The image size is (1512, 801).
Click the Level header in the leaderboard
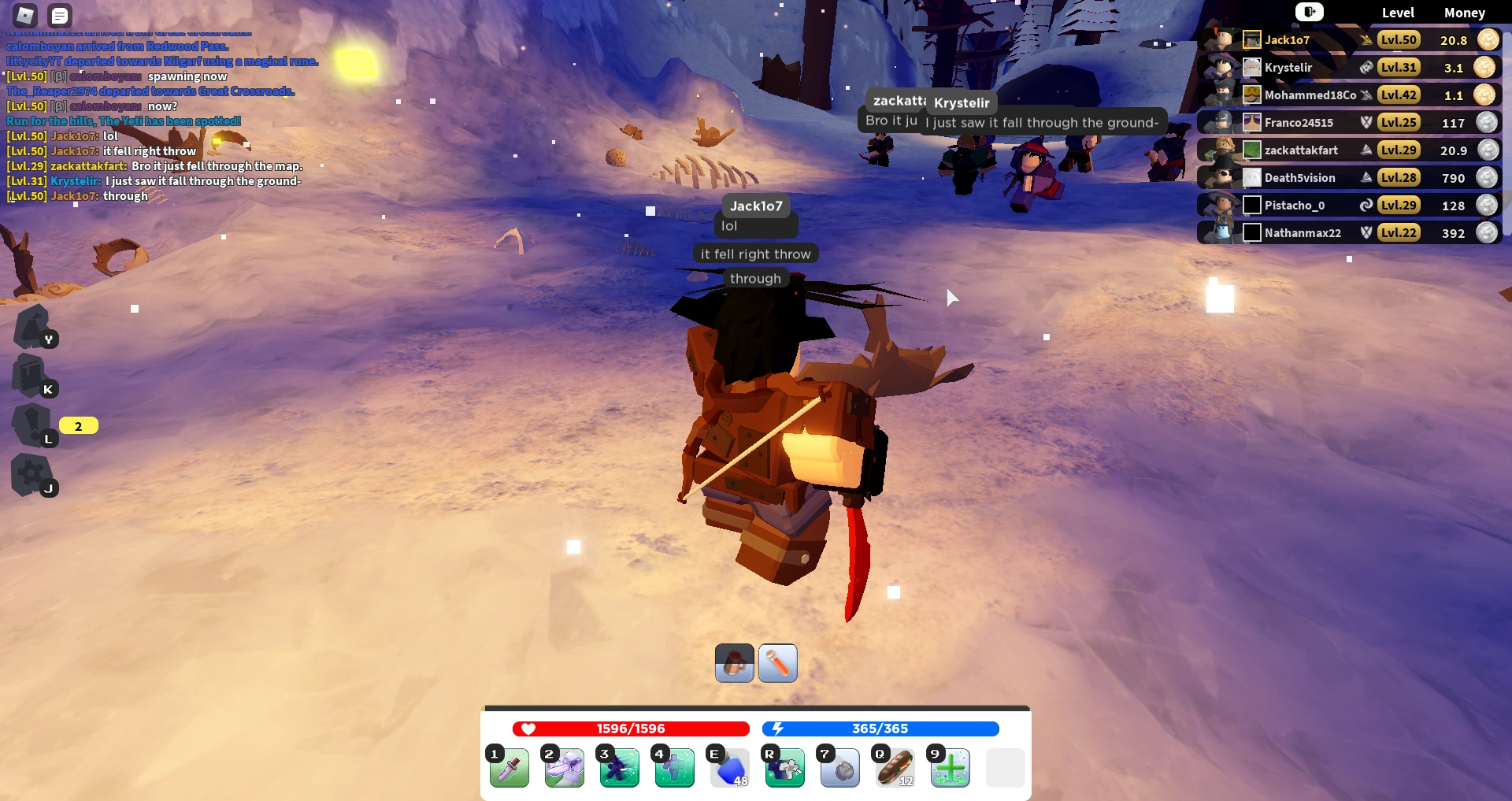1399,13
